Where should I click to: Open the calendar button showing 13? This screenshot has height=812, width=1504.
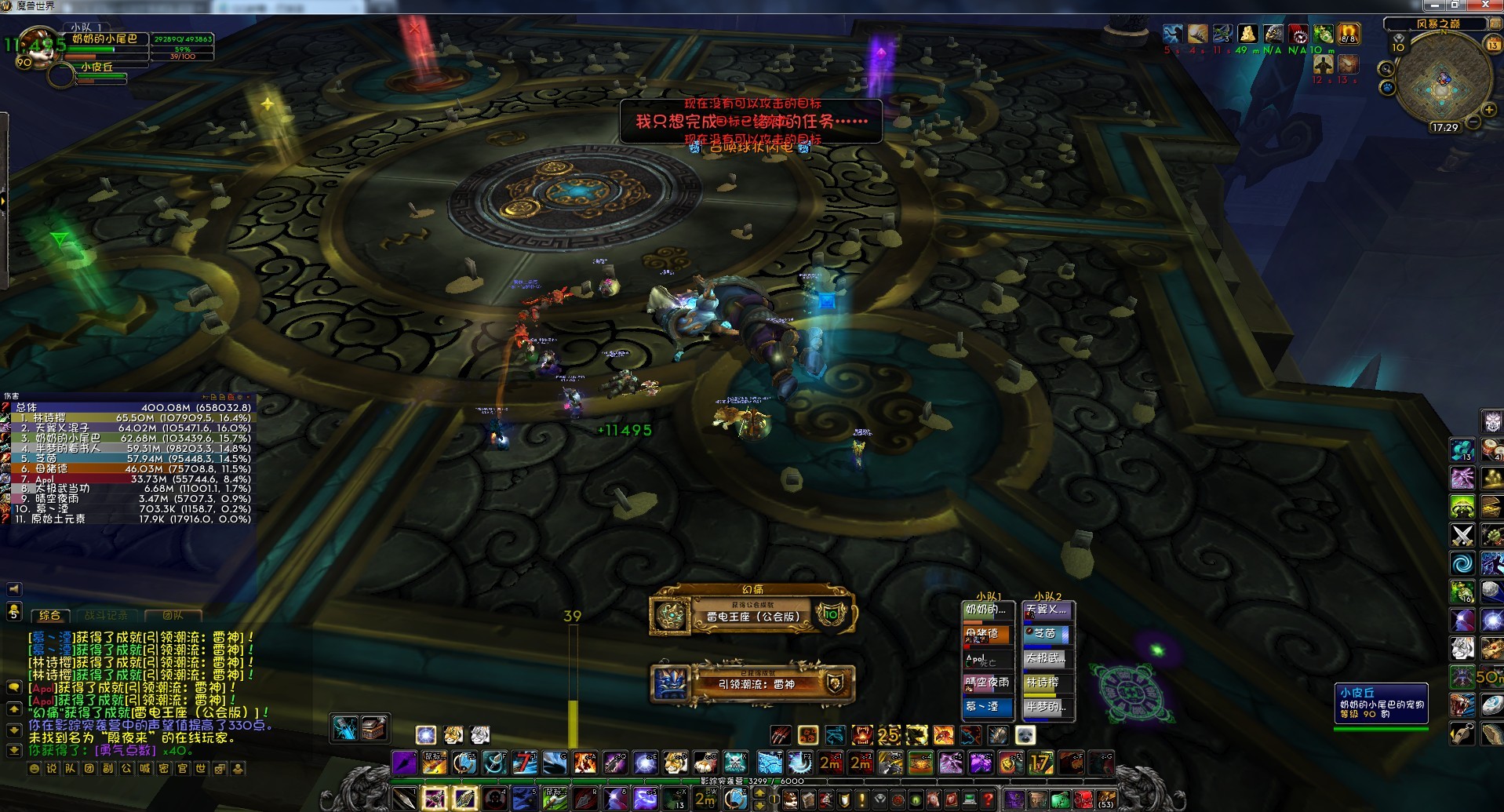tap(1493, 45)
